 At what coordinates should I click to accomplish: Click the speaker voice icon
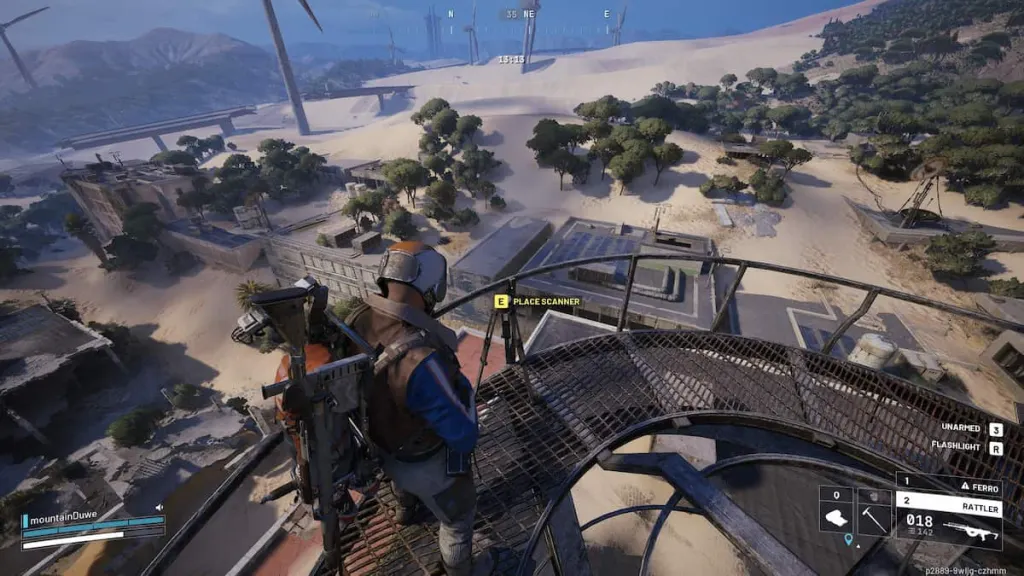coord(159,507)
